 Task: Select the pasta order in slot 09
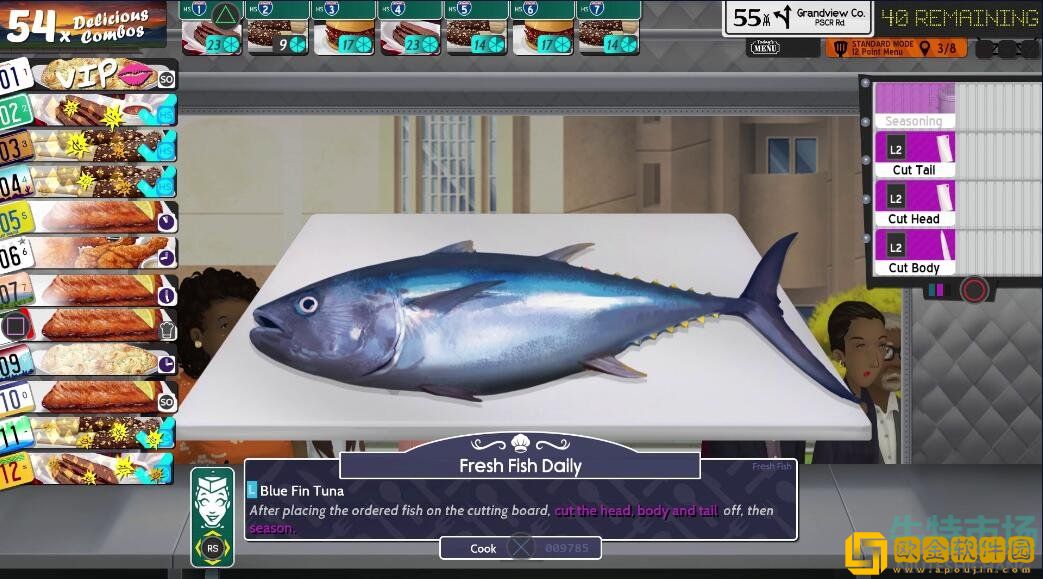point(90,360)
